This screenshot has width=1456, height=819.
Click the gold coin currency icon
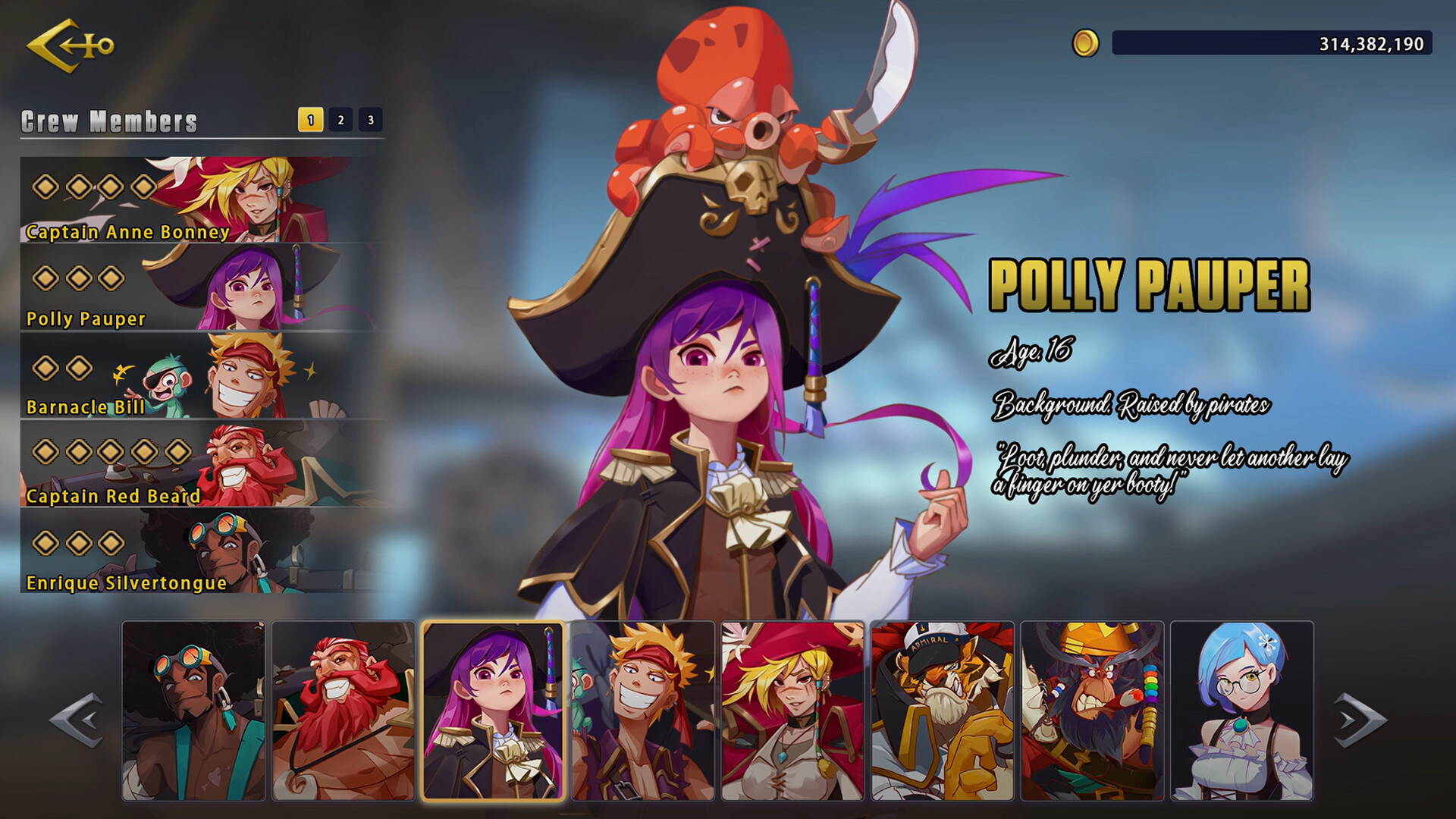tap(1086, 43)
